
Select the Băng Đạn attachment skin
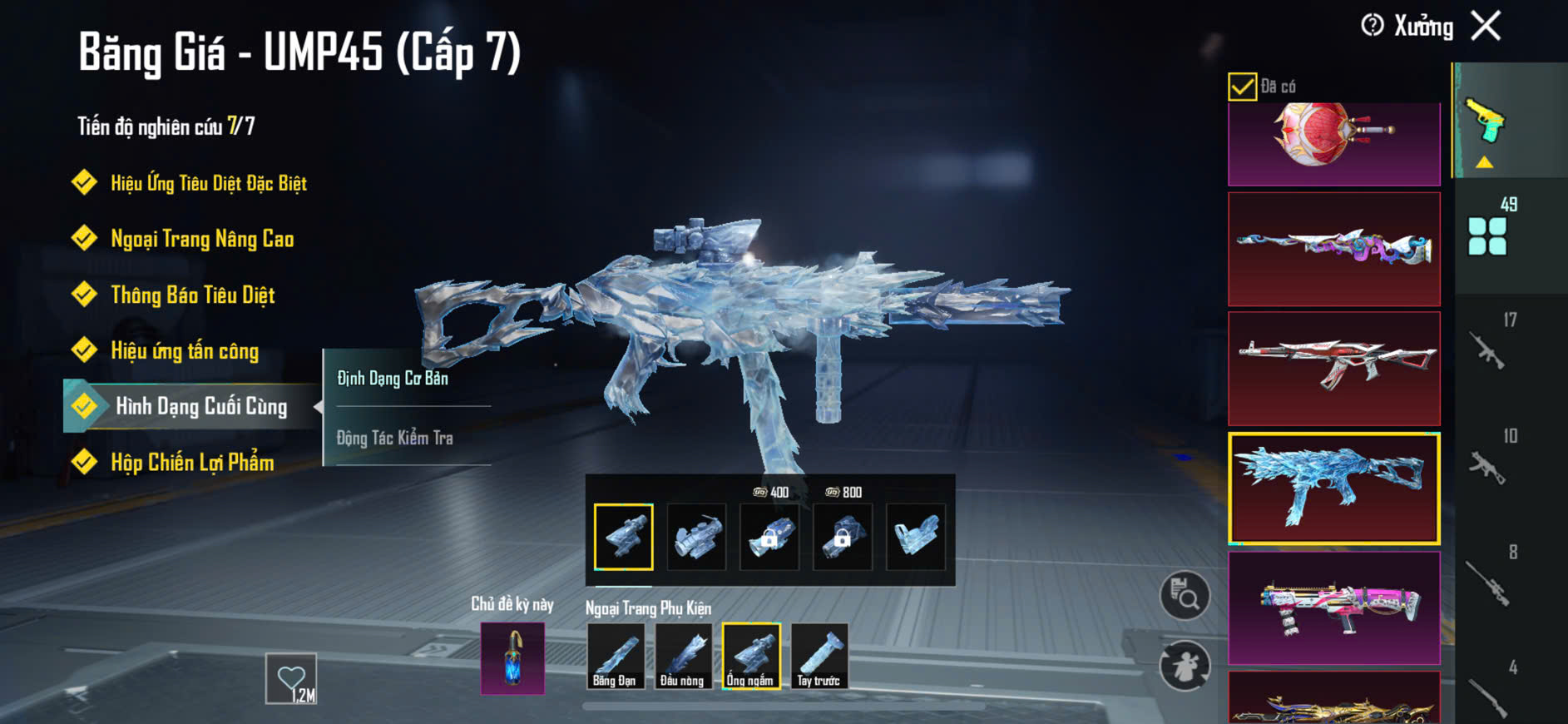point(615,657)
